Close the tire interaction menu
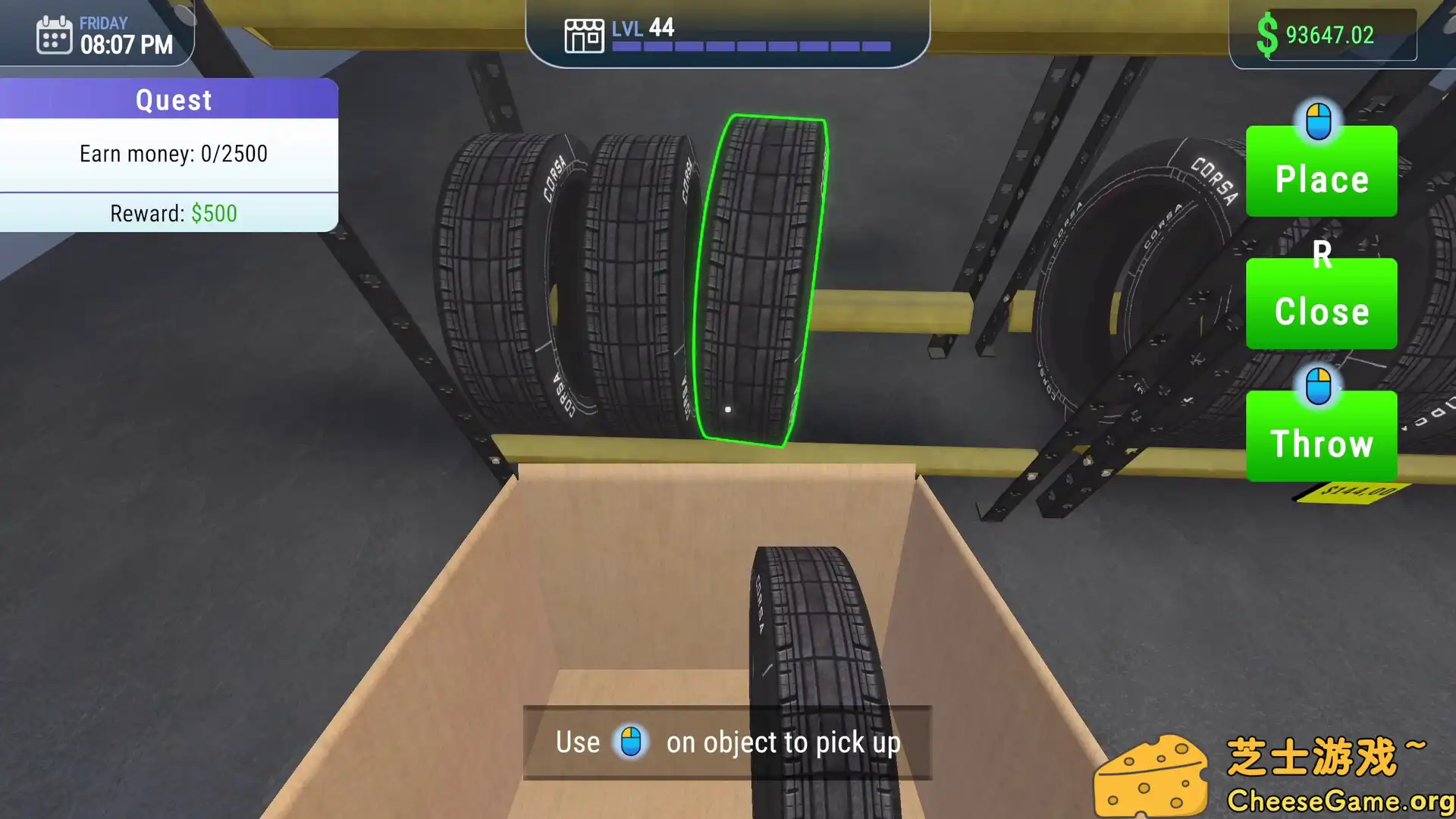The image size is (1456, 819). pos(1321,311)
